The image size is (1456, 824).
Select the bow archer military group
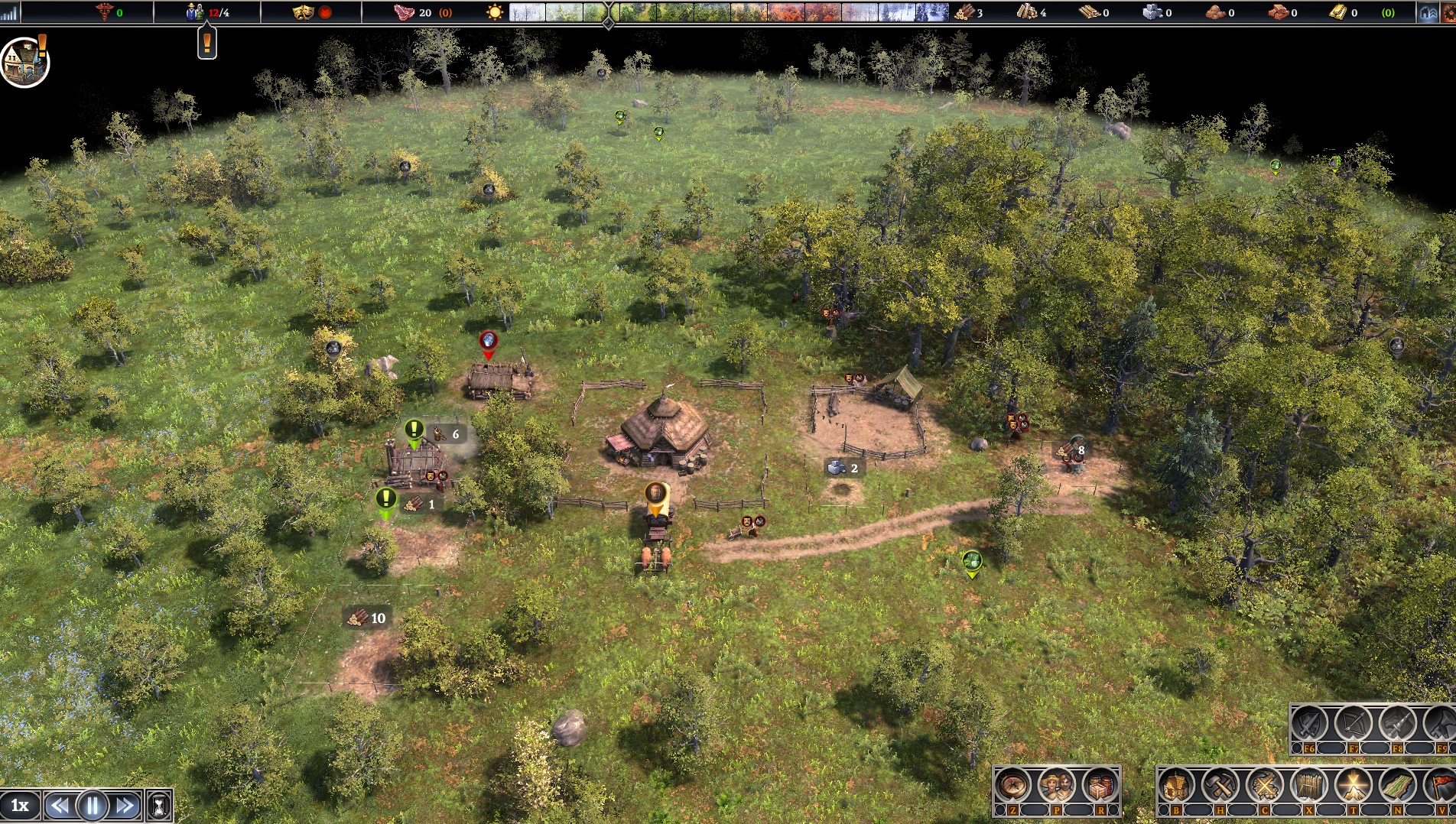click(x=1354, y=722)
